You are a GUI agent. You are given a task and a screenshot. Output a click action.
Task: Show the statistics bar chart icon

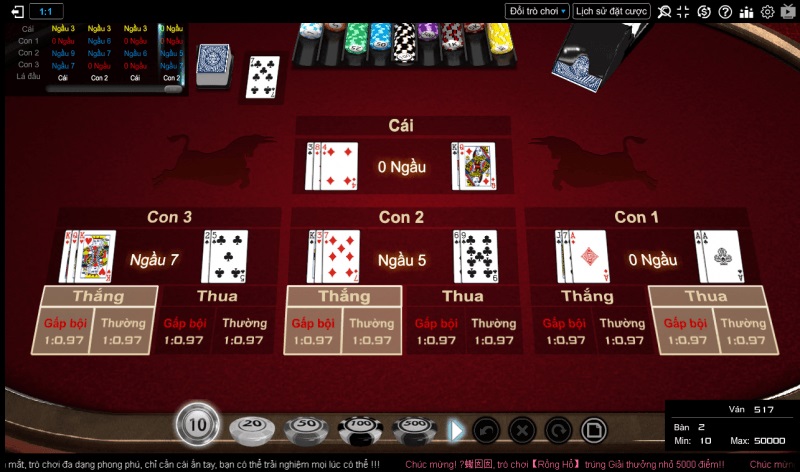[747, 12]
